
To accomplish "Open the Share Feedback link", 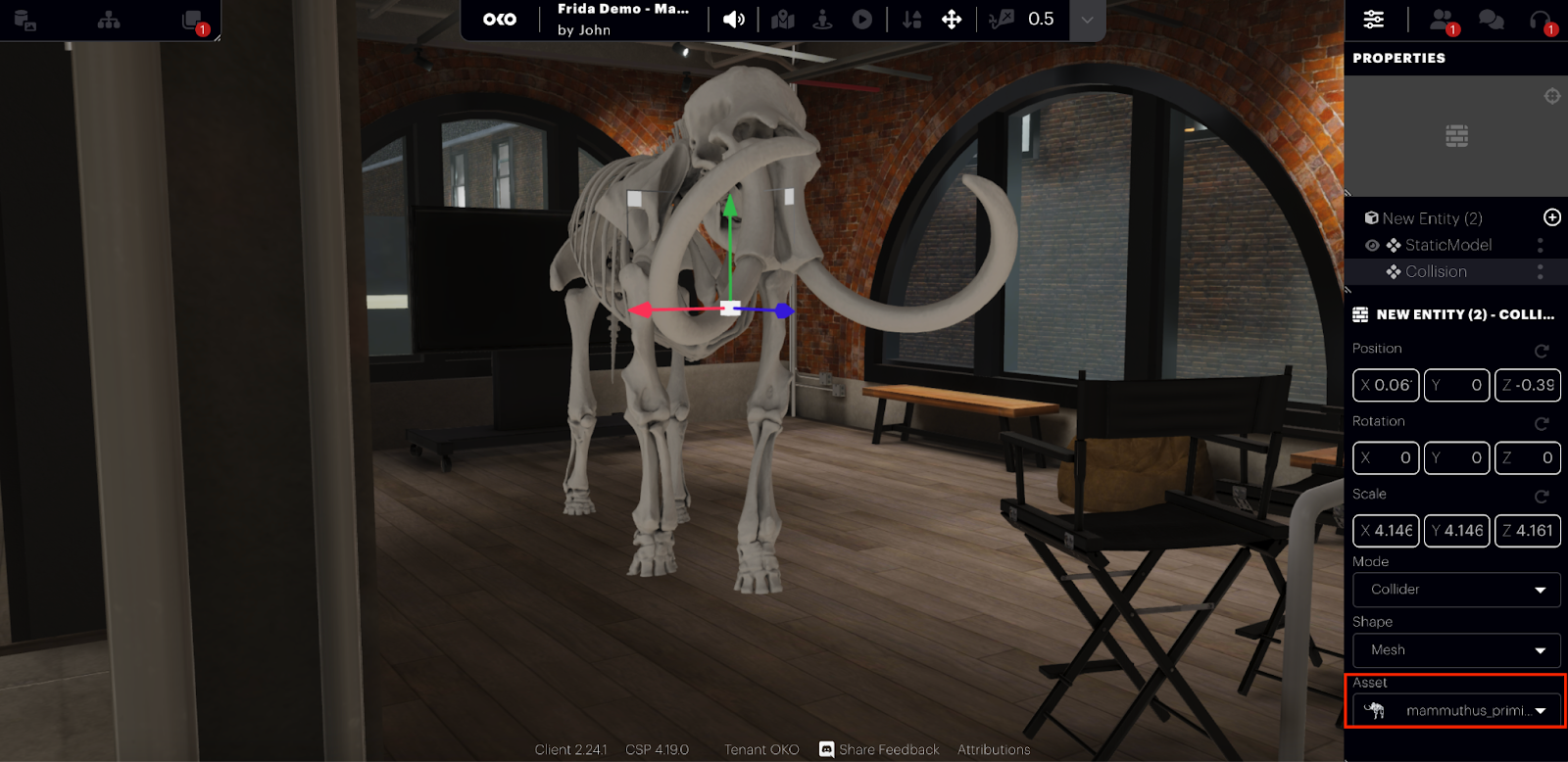I will click(879, 749).
